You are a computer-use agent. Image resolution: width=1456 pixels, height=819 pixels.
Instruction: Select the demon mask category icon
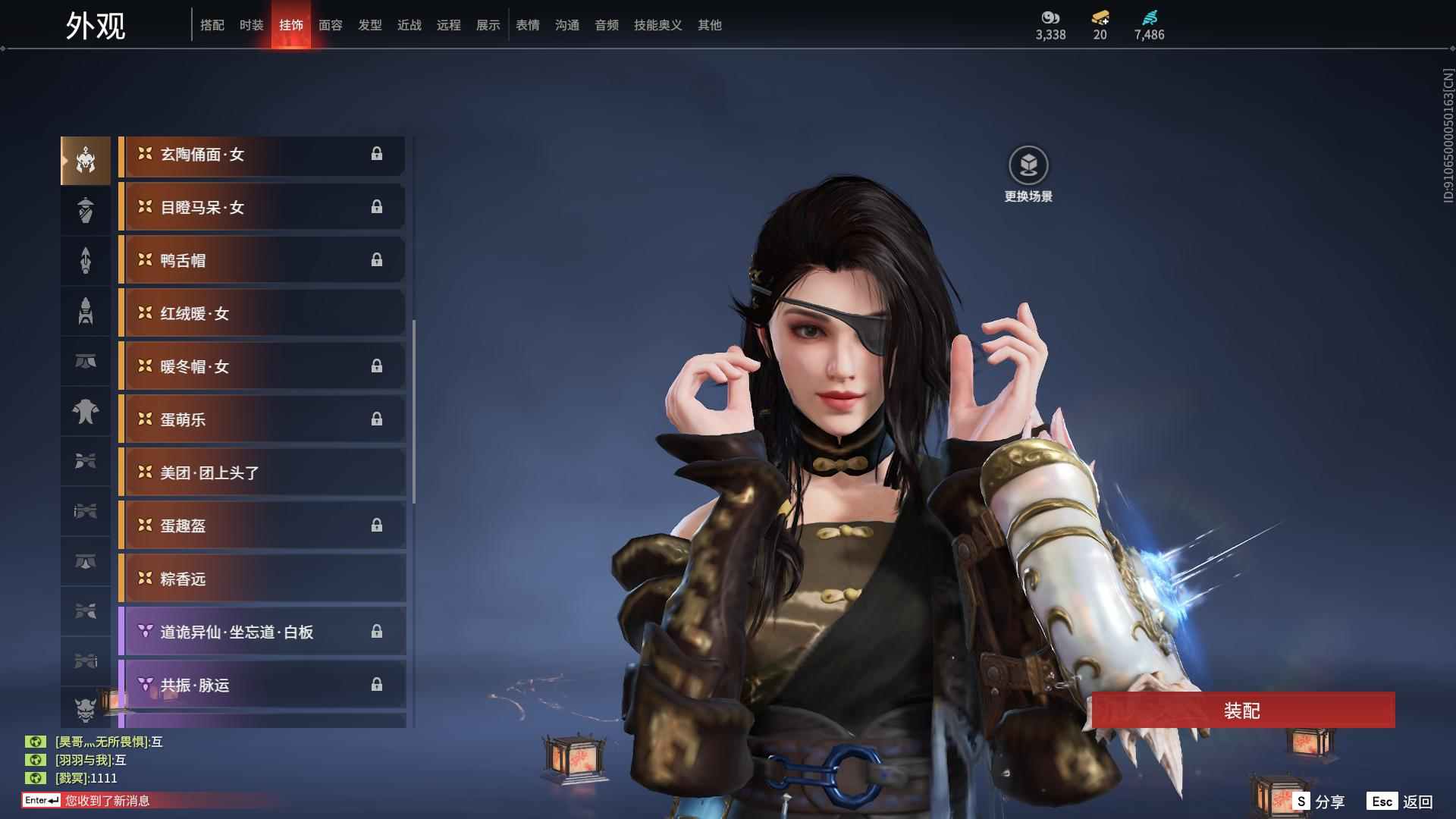pyautogui.click(x=86, y=709)
